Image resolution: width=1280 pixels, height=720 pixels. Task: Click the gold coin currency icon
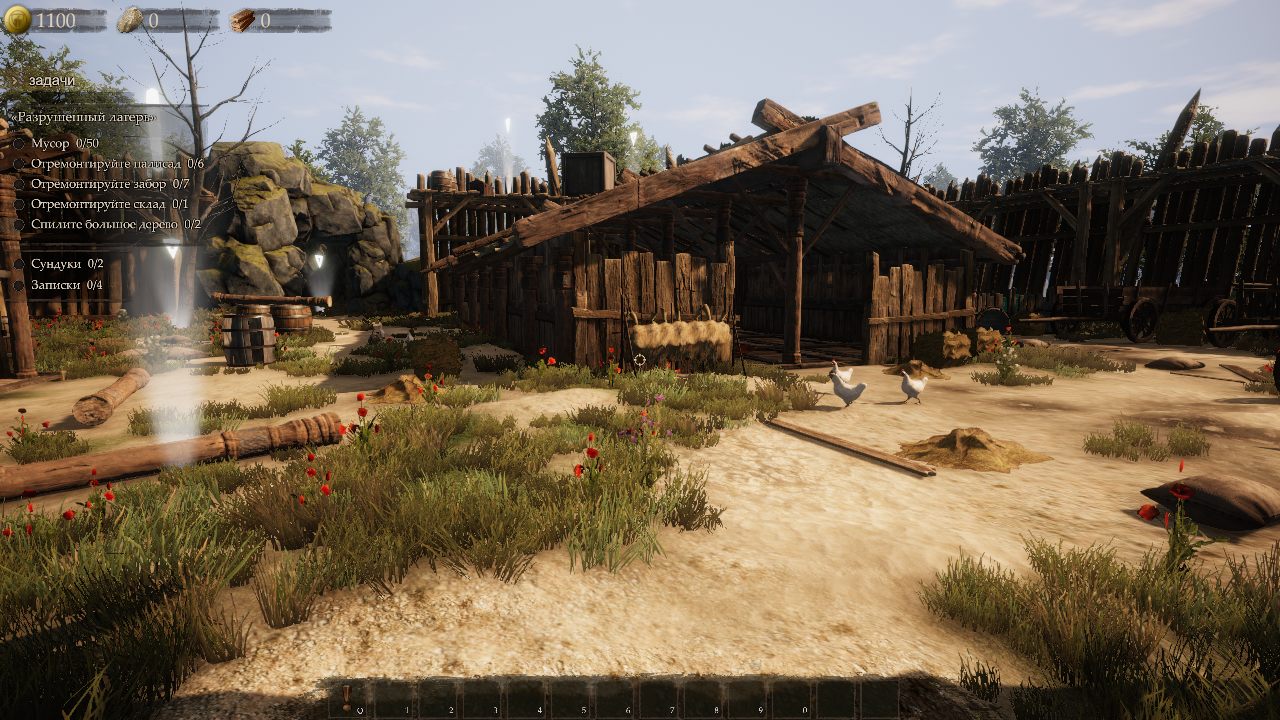[x=17, y=20]
